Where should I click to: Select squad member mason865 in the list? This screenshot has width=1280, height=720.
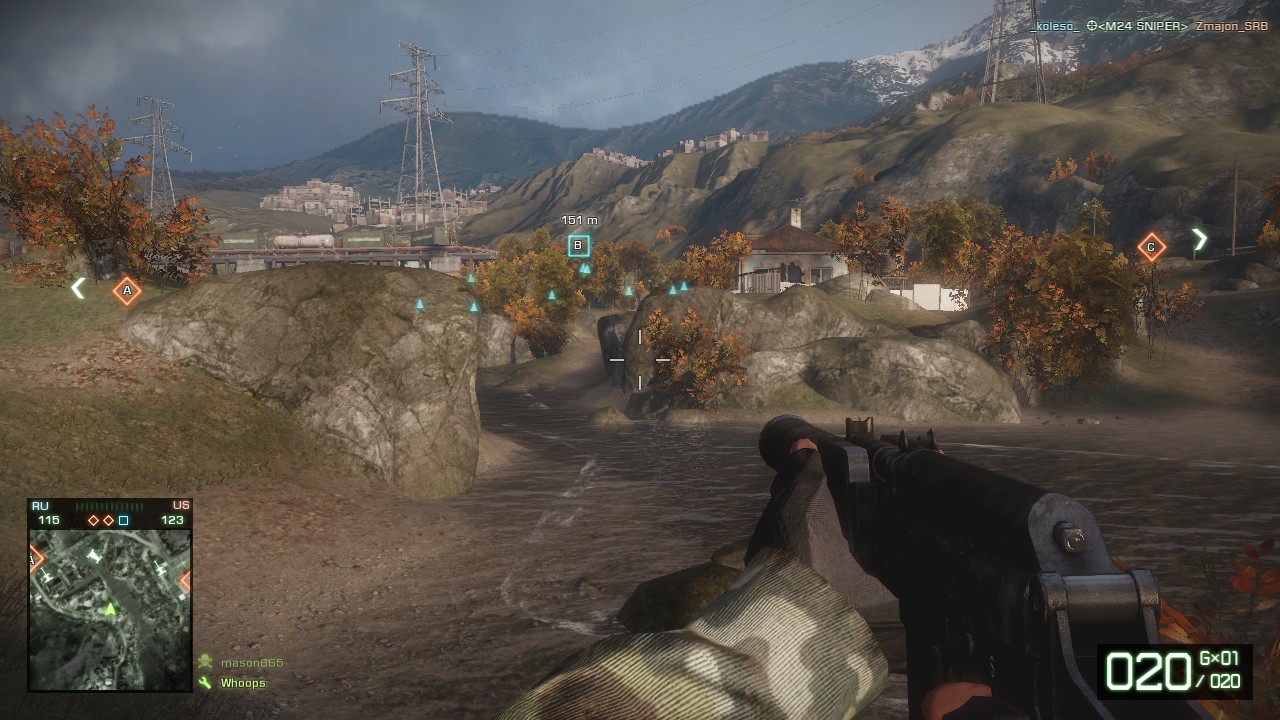251,663
